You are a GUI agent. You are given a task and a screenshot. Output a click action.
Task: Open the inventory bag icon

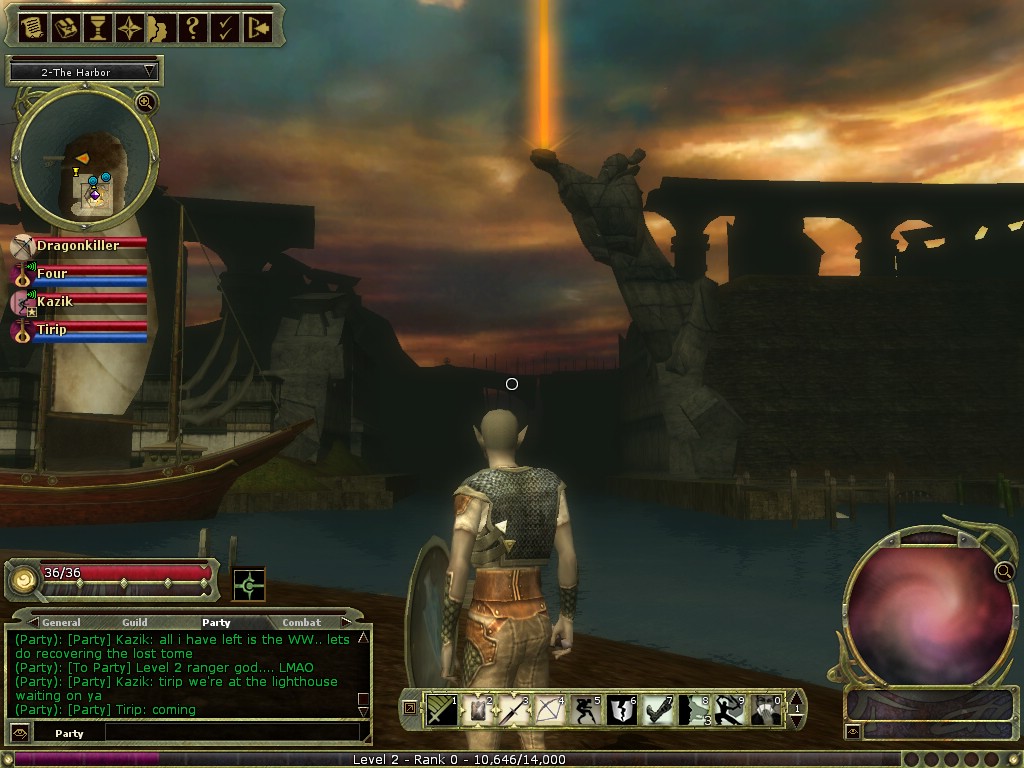tap(66, 28)
